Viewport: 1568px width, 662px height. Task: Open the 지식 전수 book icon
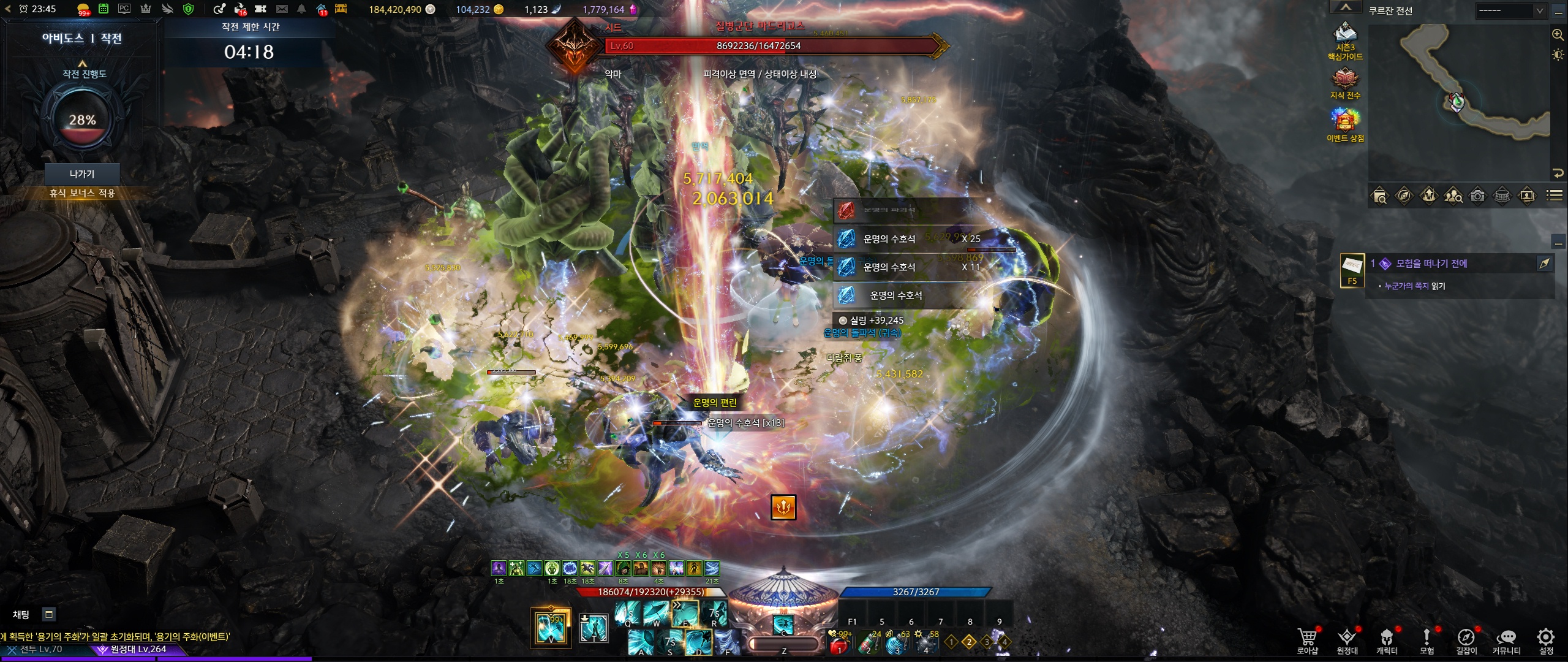tap(1345, 80)
